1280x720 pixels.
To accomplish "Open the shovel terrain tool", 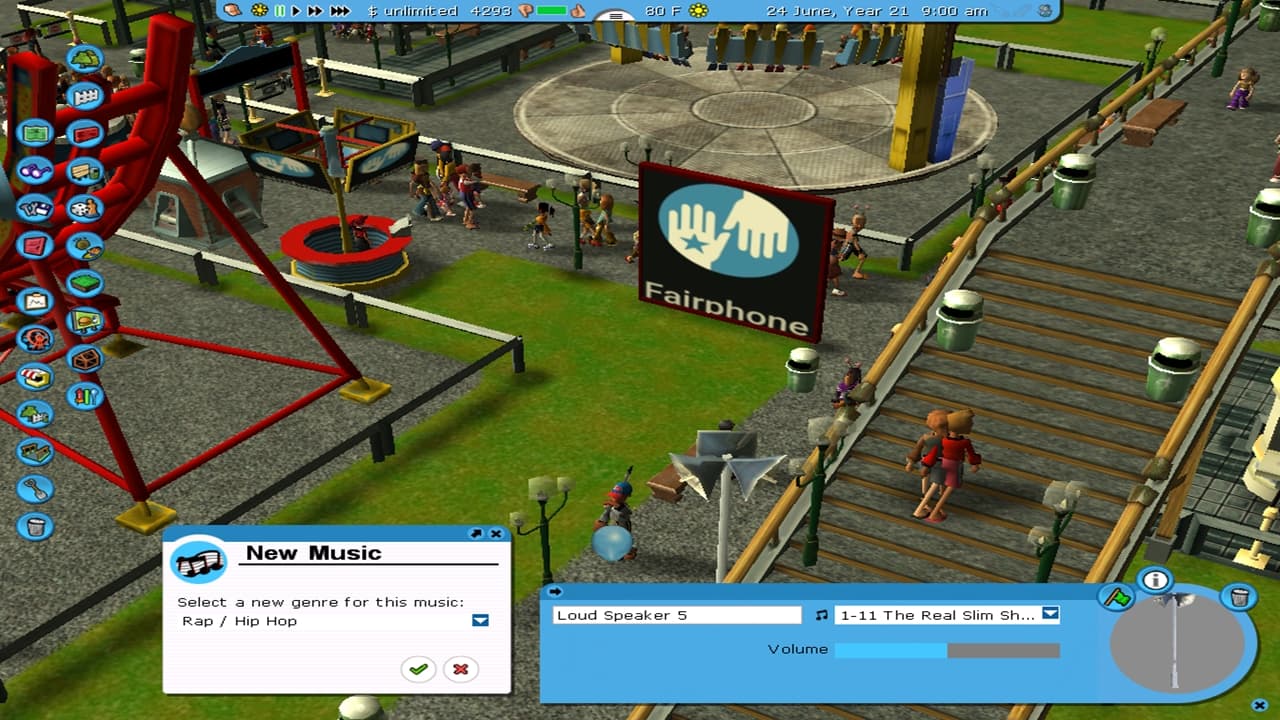I will click(x=35, y=489).
